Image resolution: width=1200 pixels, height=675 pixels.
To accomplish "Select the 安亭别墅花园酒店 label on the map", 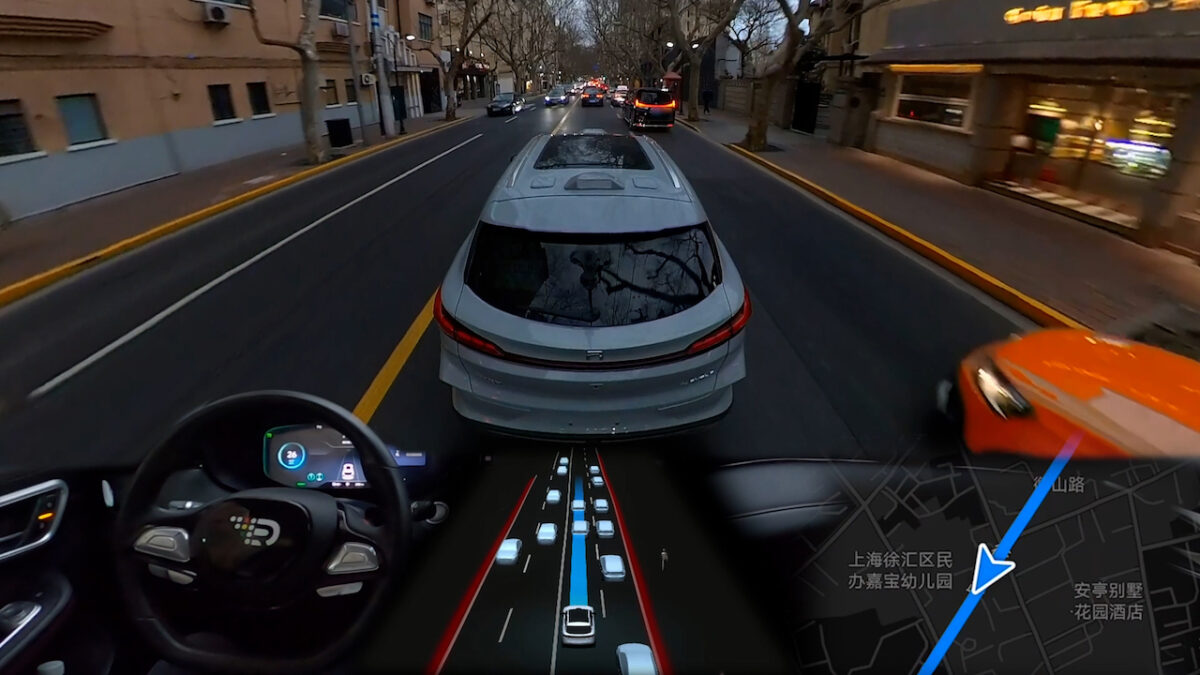I will [1108, 601].
